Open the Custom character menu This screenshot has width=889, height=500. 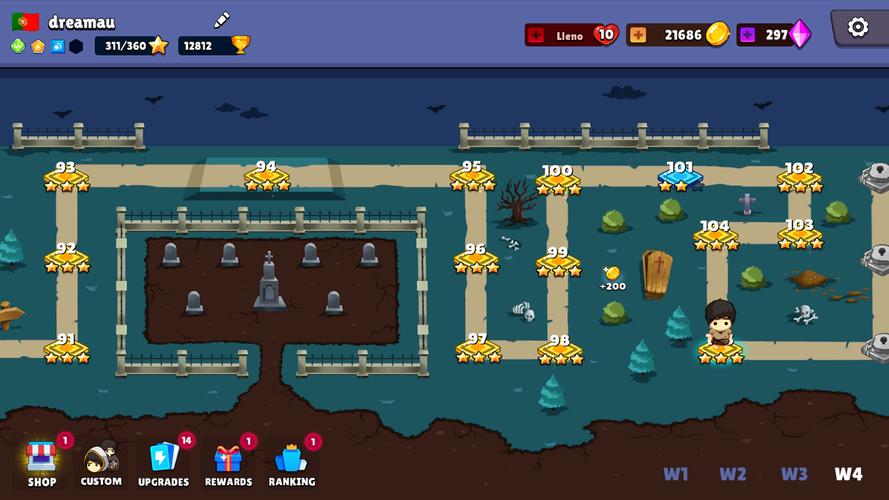click(101, 461)
